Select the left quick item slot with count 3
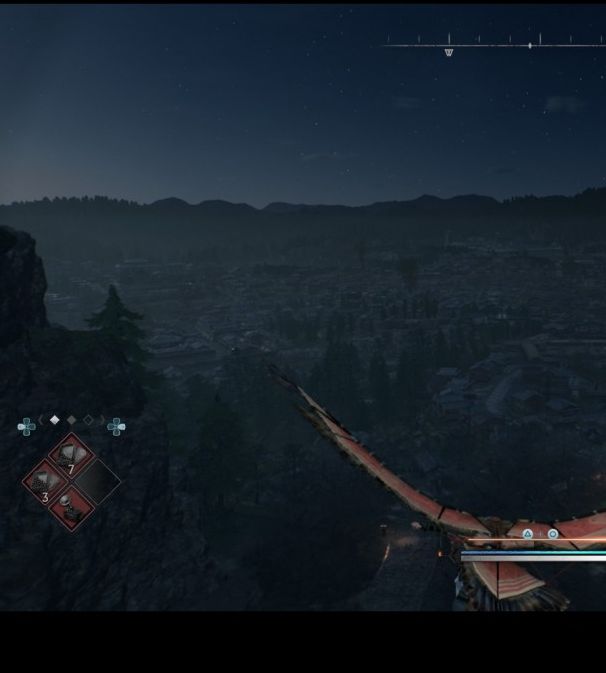The image size is (606, 673). (46, 483)
